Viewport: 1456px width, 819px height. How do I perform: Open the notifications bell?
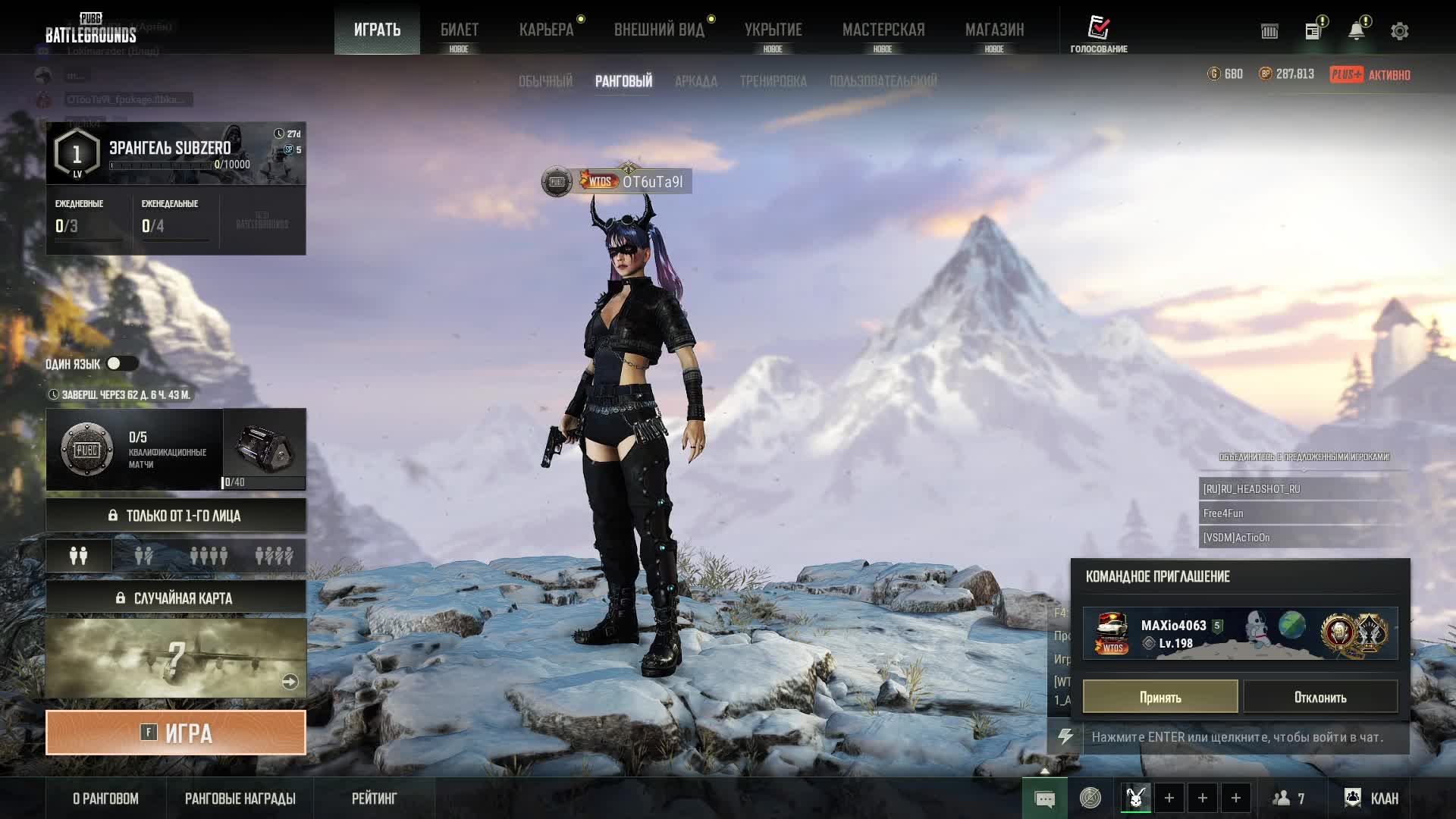(x=1356, y=31)
